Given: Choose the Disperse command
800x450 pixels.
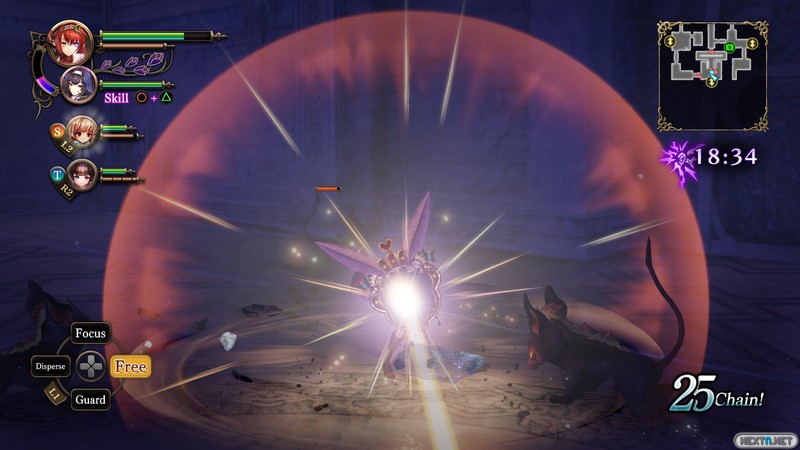Looking at the screenshot, I should tap(51, 367).
